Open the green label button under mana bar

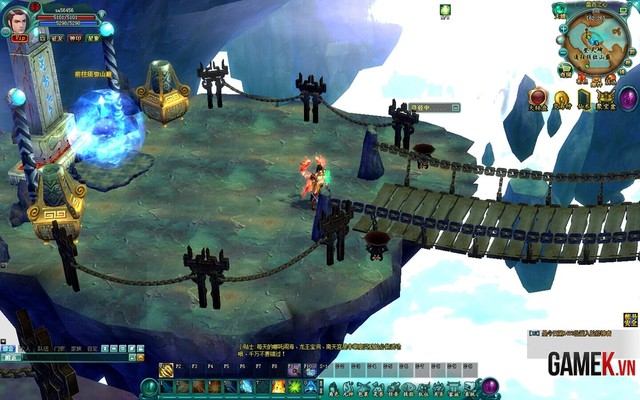coord(93,37)
